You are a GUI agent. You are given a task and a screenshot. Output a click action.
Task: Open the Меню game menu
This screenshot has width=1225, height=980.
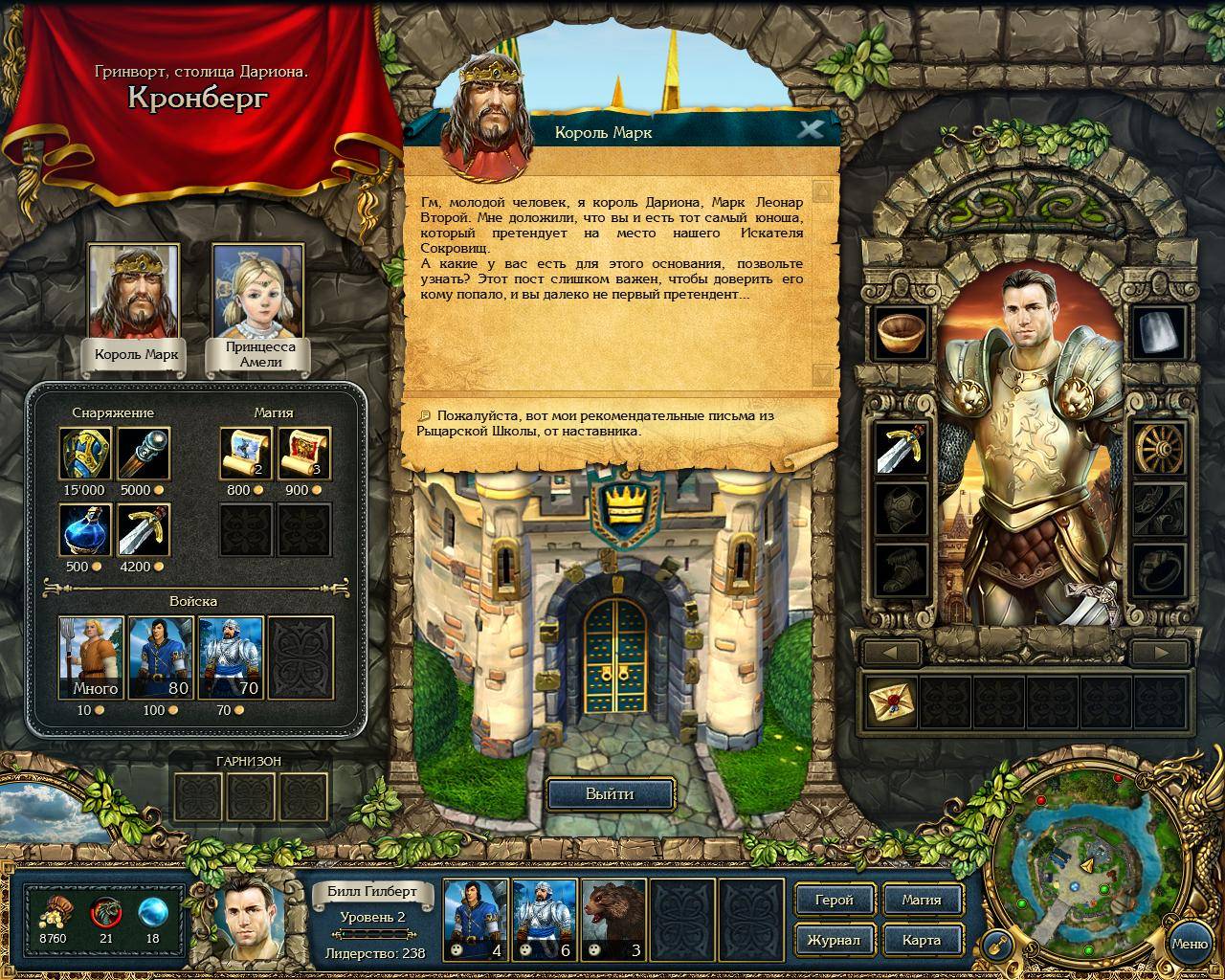1190,944
